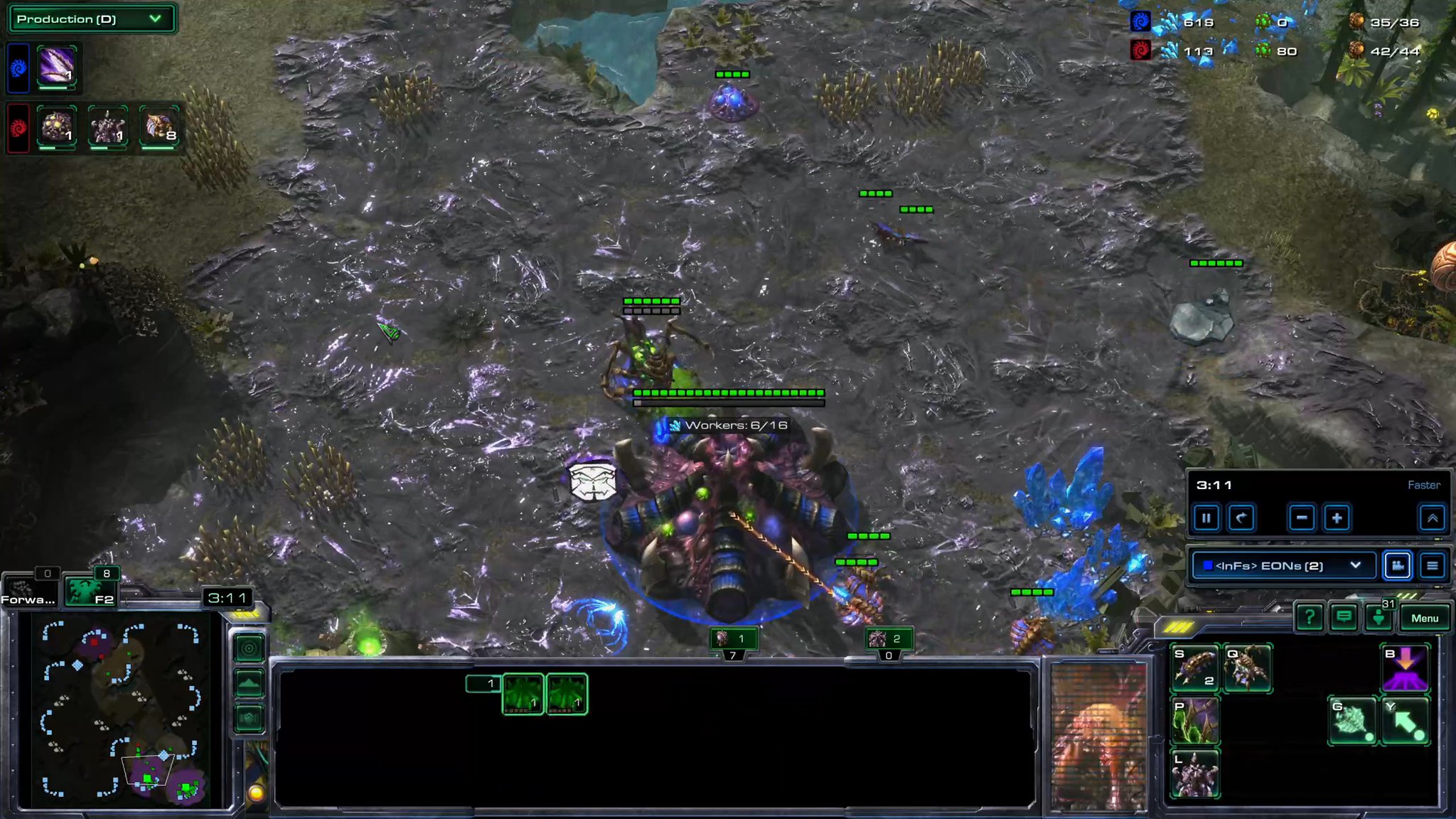Set rally point using the Y arrow icon

click(x=1406, y=722)
